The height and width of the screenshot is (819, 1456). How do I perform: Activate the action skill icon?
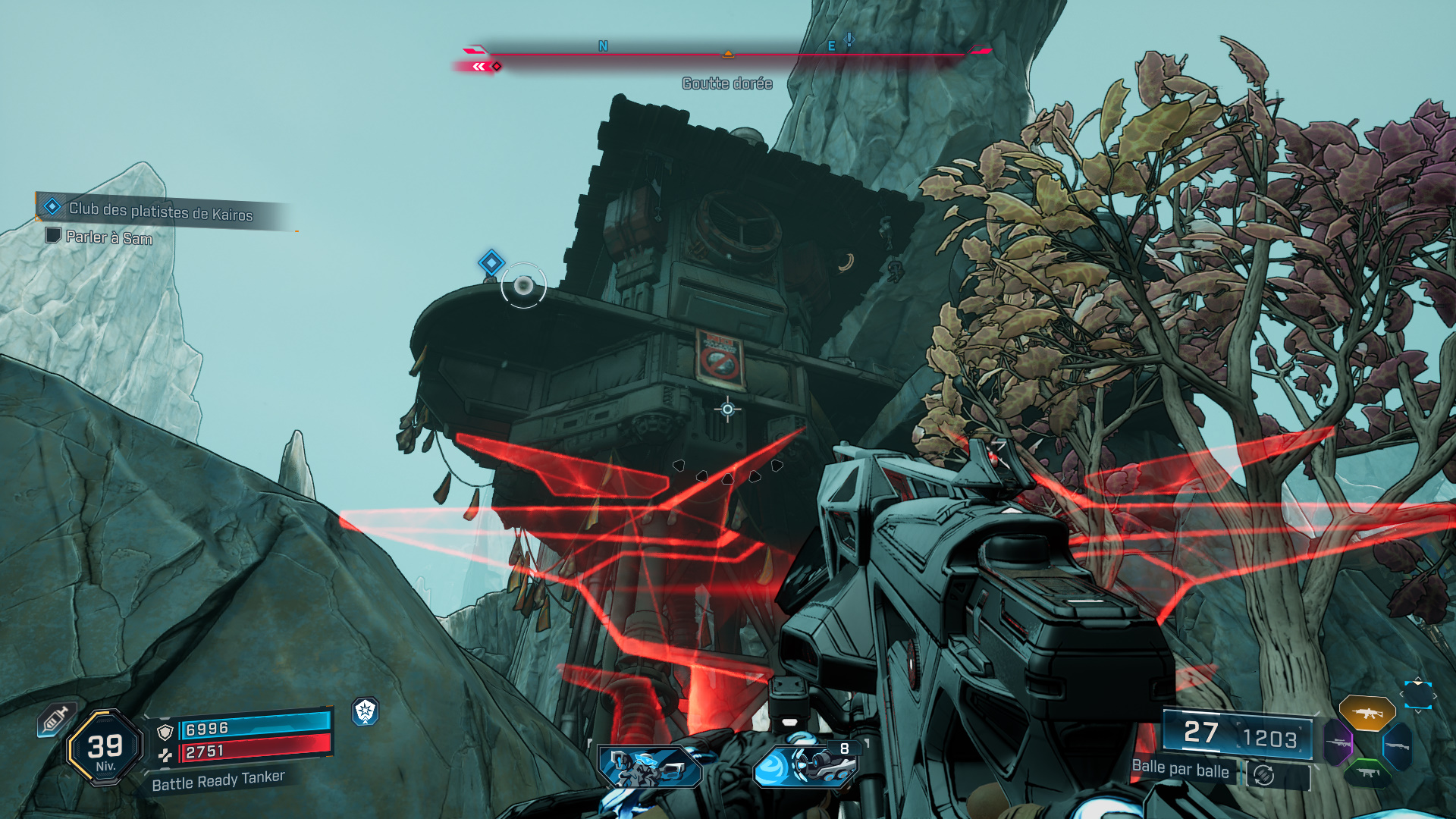[650, 766]
